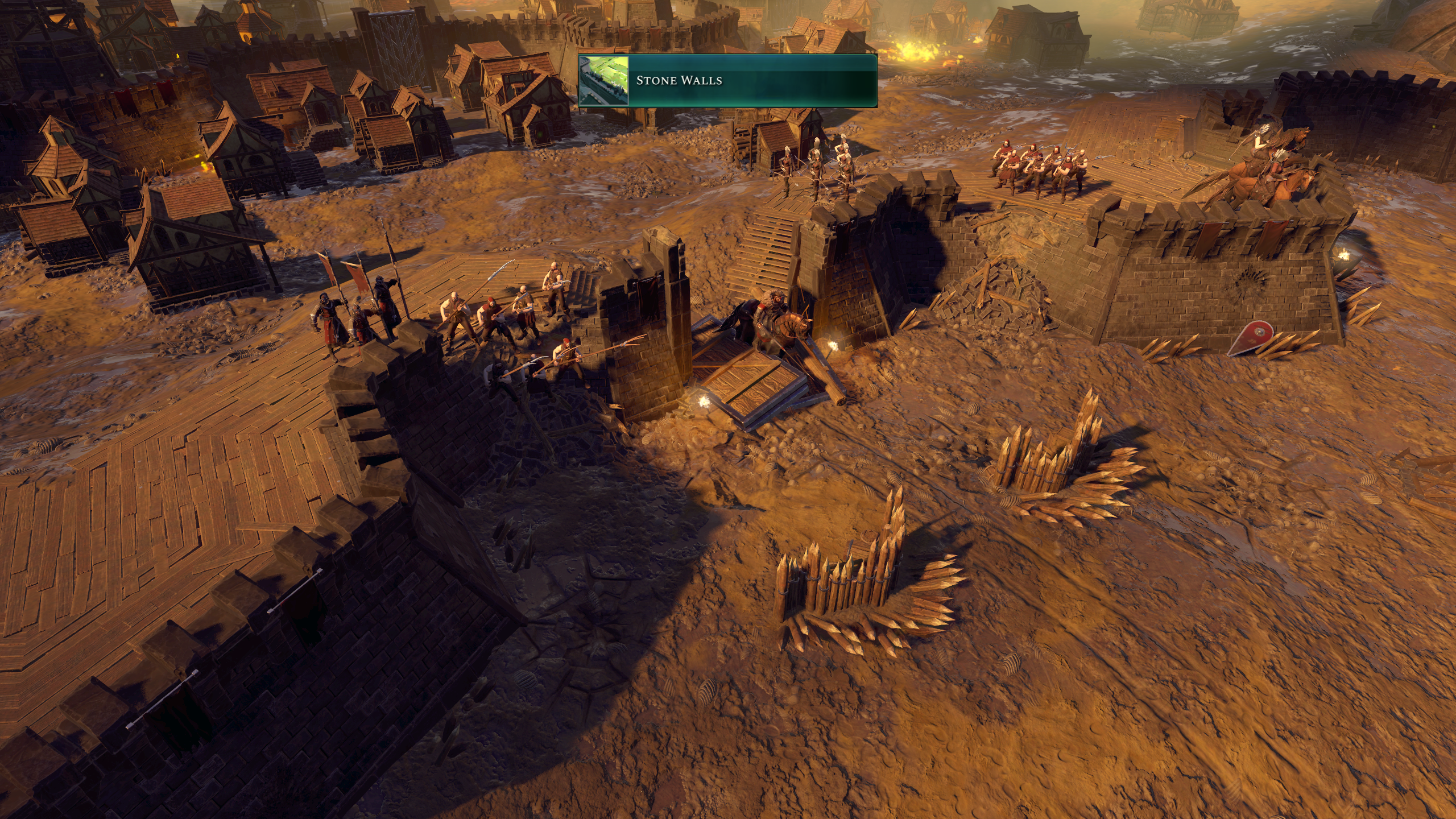Select the Stone Walls thumbnail image

pos(603,81)
